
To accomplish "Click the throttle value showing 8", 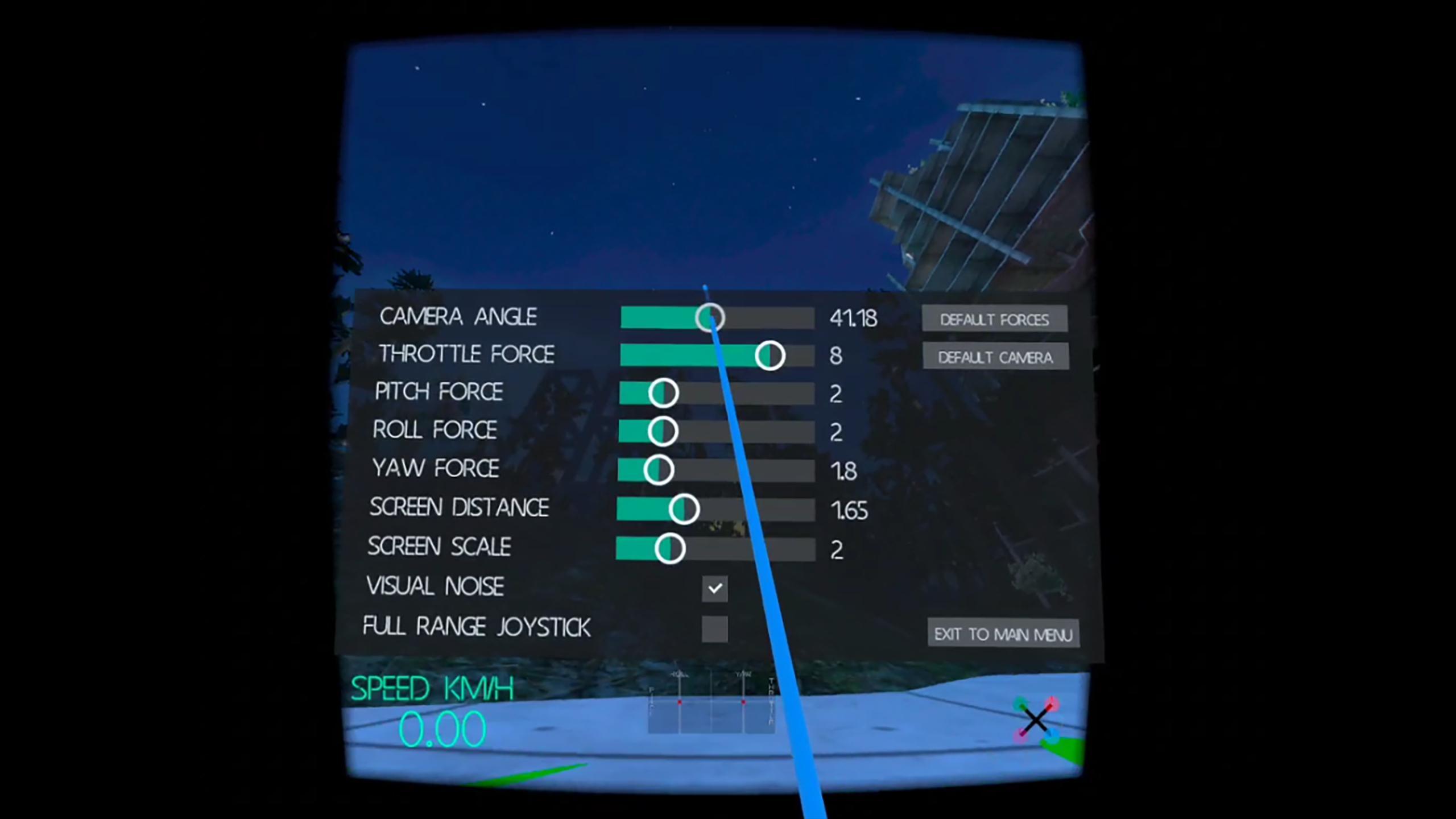I will pyautogui.click(x=835, y=355).
